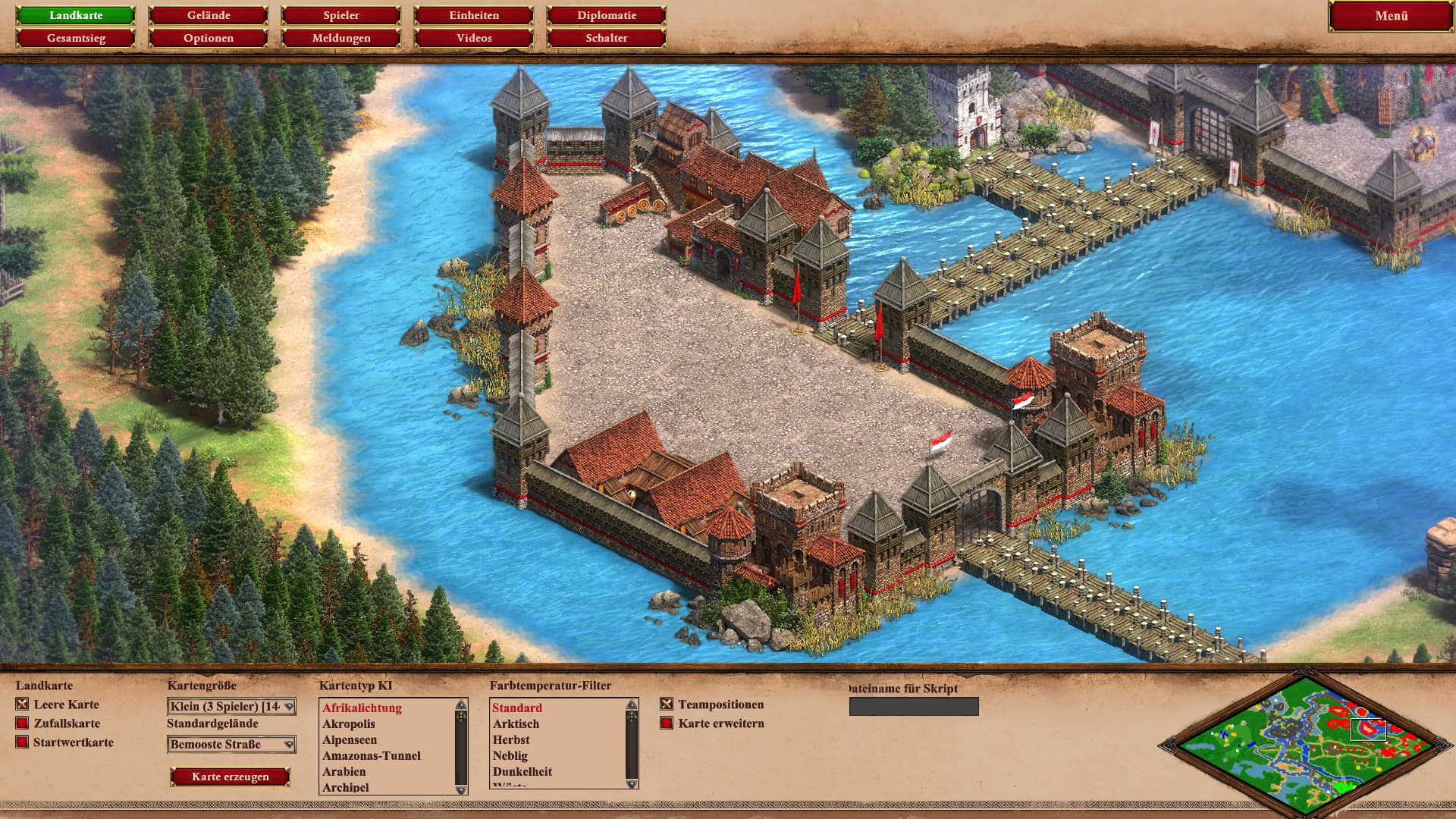Click the diamond-shaped minimap
Viewport: 1456px width, 819px height.
coord(1304,743)
